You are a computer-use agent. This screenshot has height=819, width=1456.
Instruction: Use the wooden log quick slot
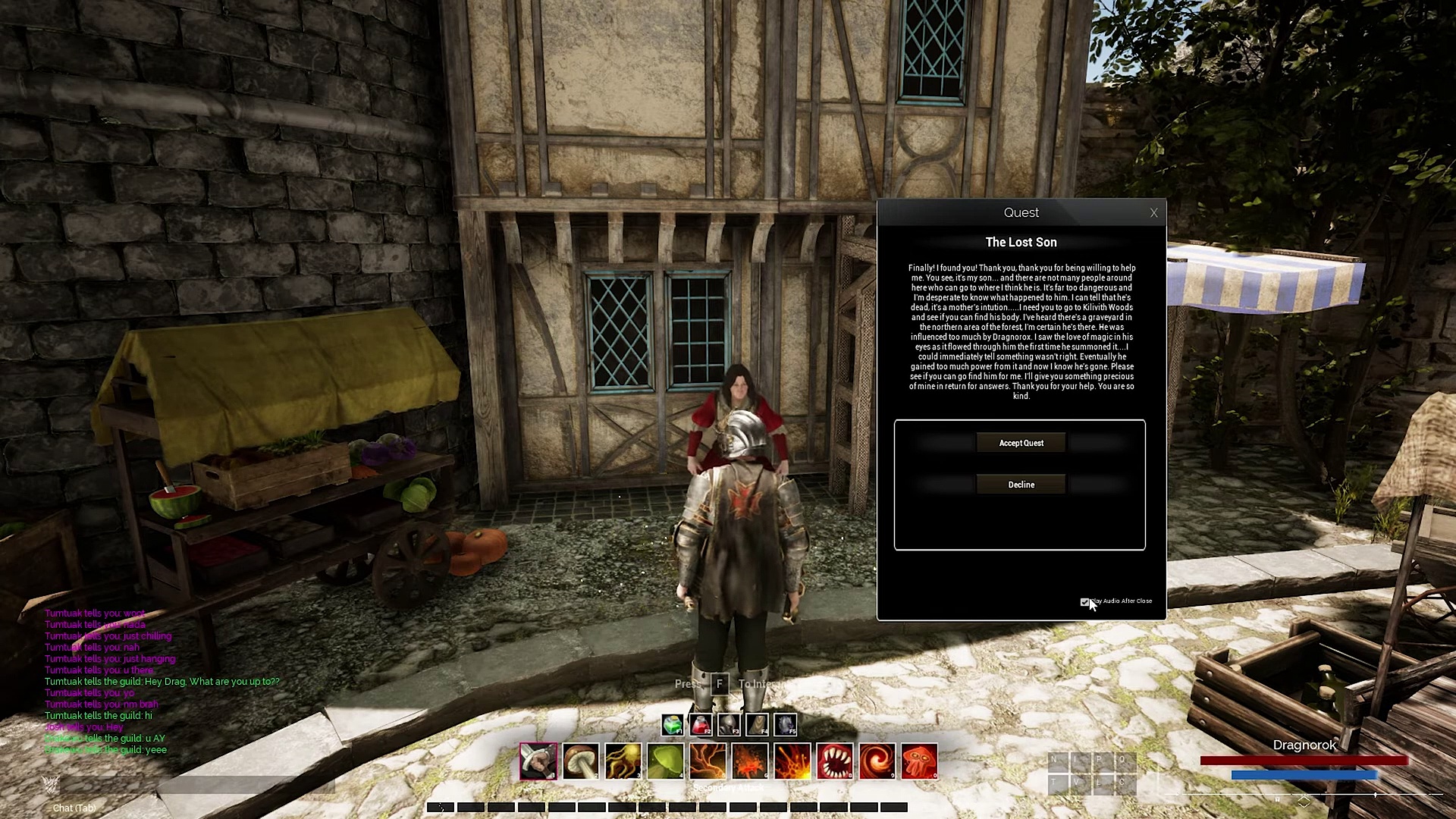pos(757,725)
